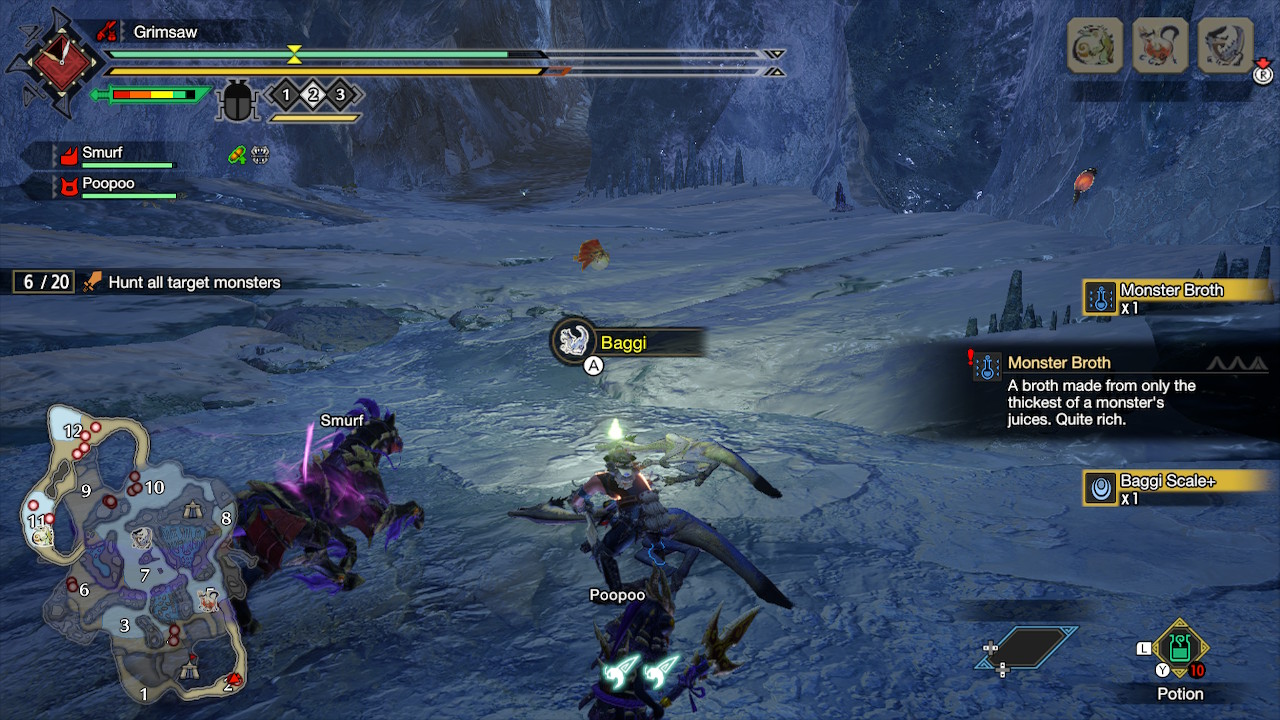Select the green monster icon
Viewport: 1280px width, 720px height.
coord(1095,46)
